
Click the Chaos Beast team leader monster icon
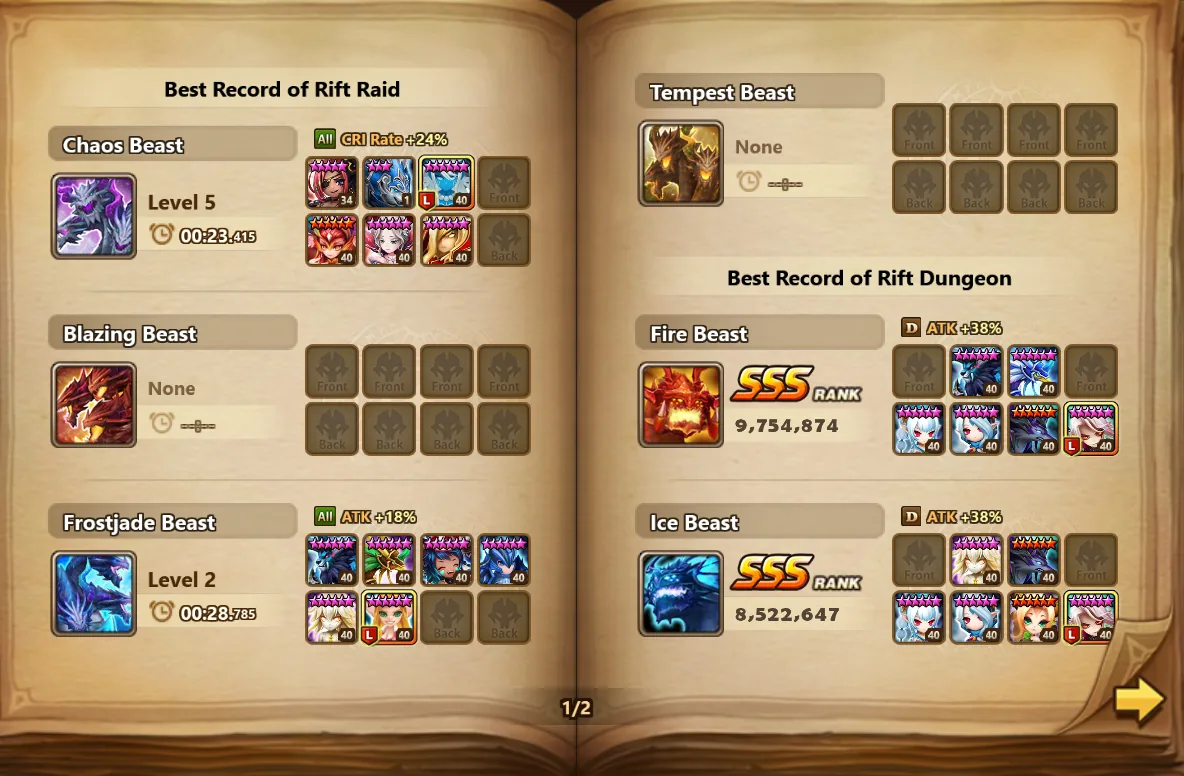pyautogui.click(x=447, y=182)
